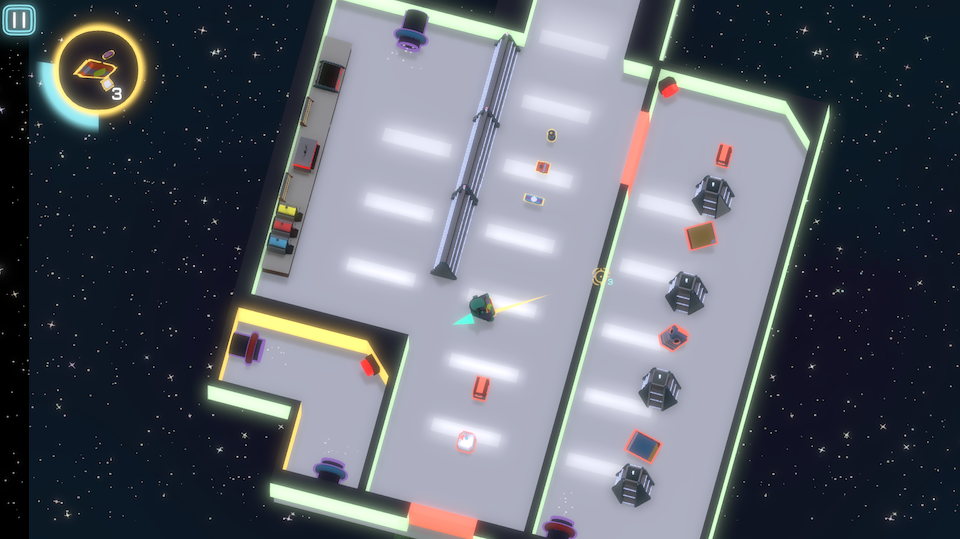The width and height of the screenshot is (960, 539).
Task: Pause the game with the pause button
Action: coord(19,20)
